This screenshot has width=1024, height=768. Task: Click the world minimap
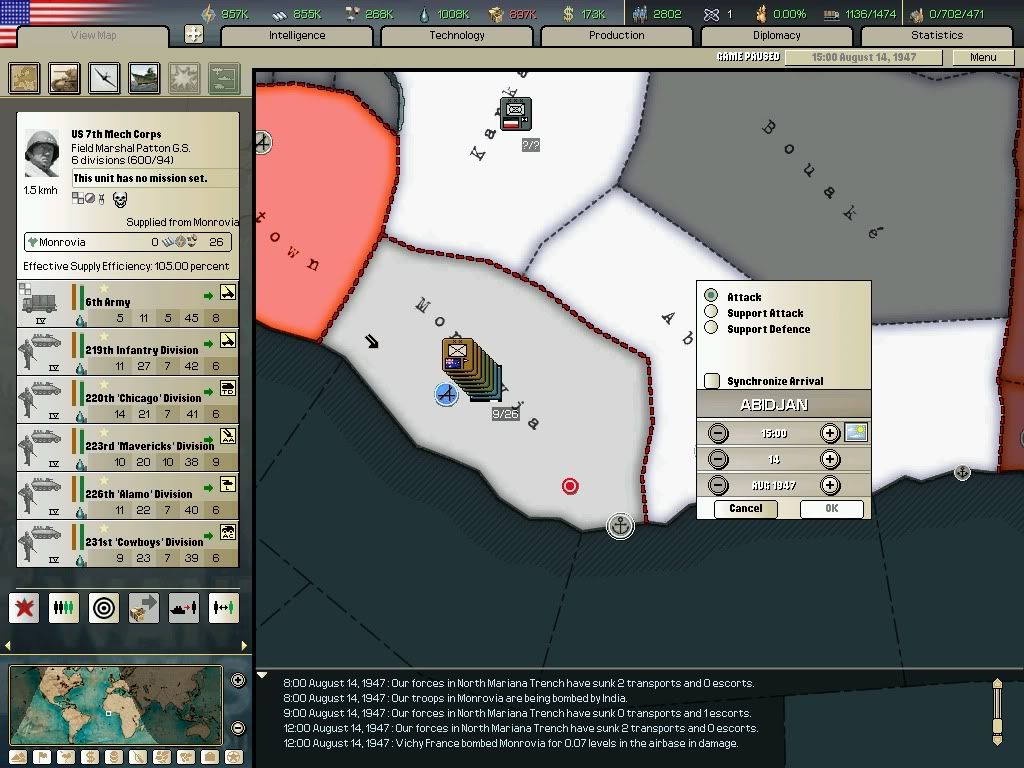[116, 704]
